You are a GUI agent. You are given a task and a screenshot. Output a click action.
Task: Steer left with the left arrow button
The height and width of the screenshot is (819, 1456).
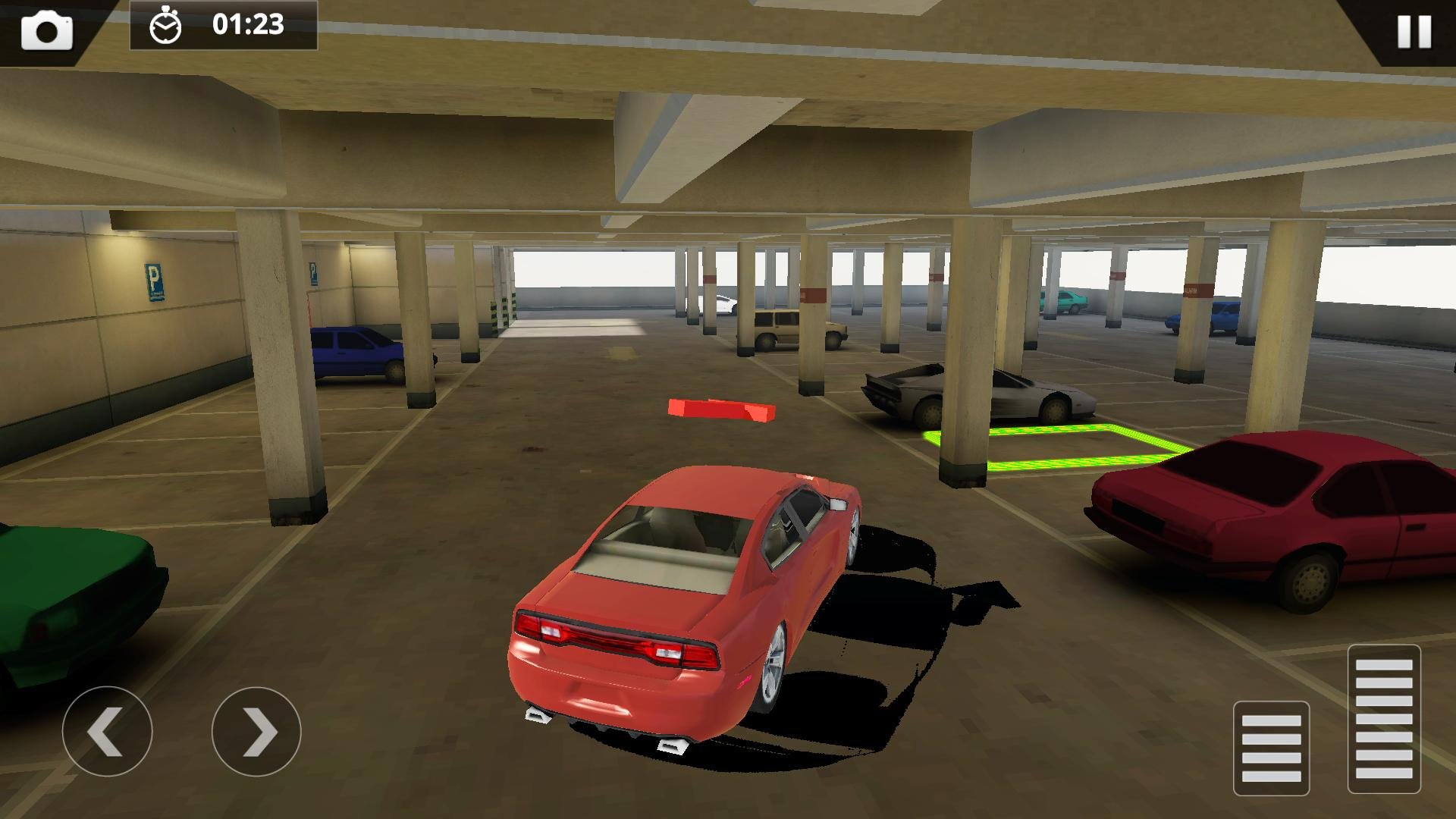[107, 732]
